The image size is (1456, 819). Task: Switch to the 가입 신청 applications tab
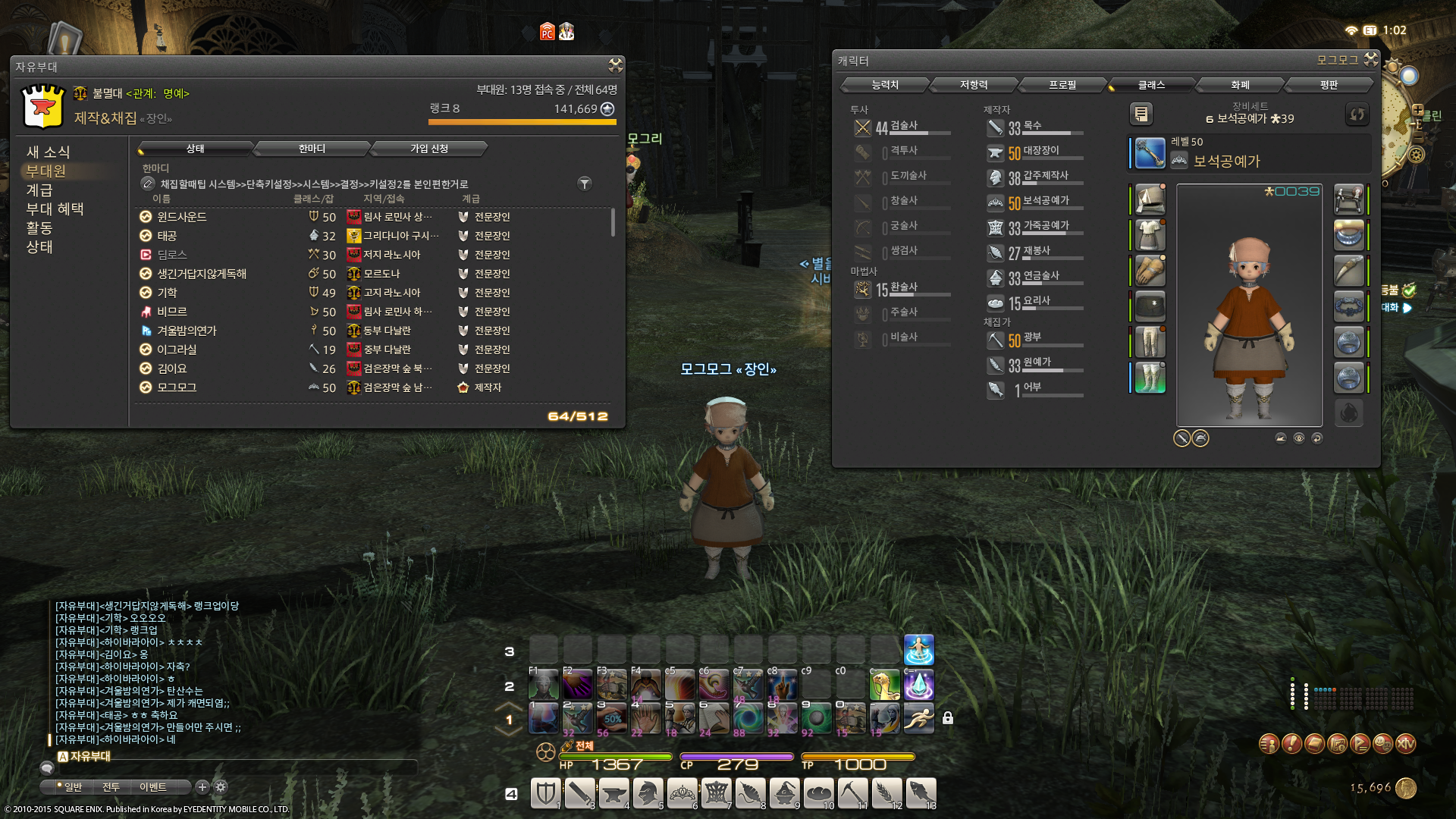428,149
